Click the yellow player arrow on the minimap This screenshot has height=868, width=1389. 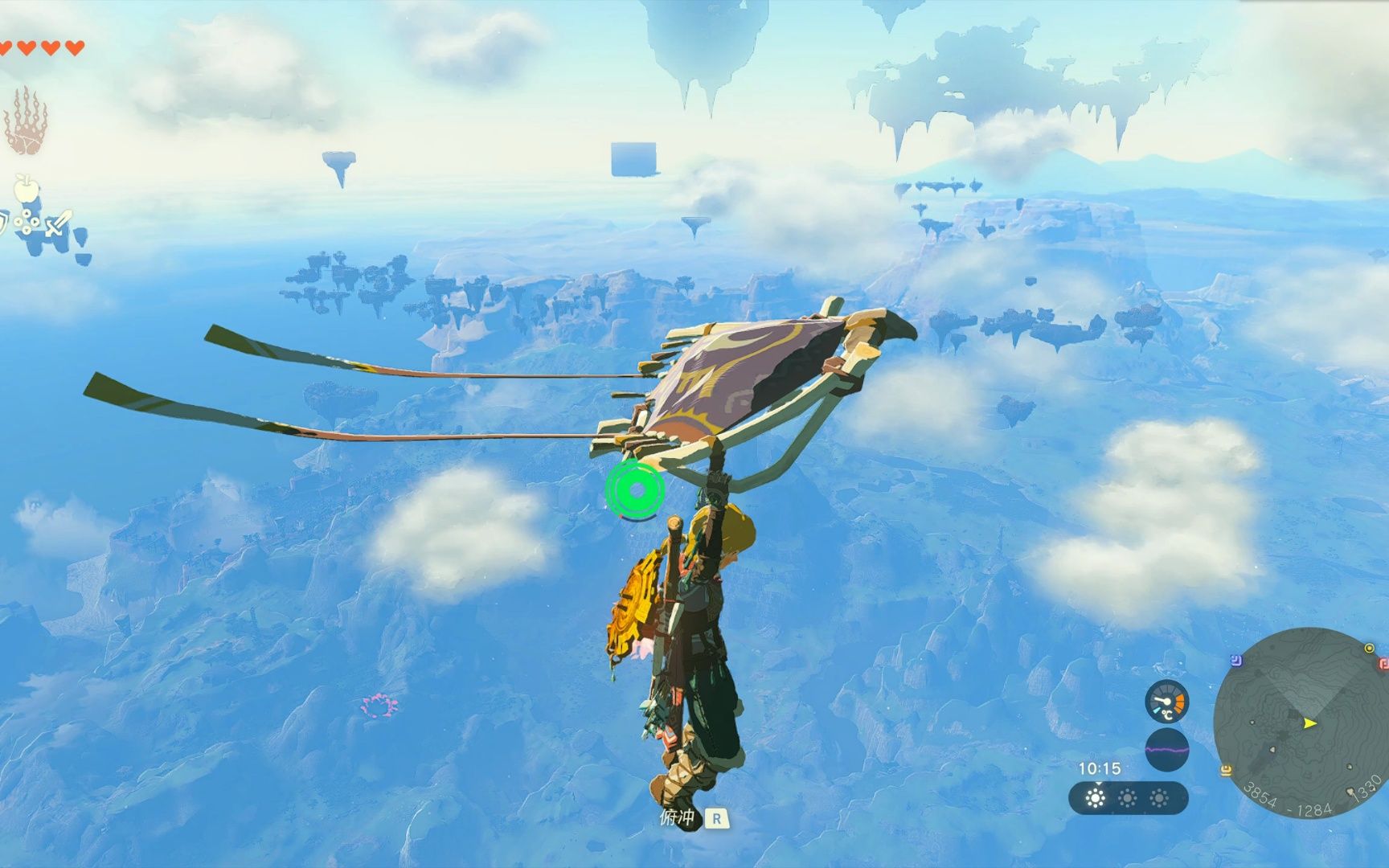[1310, 723]
